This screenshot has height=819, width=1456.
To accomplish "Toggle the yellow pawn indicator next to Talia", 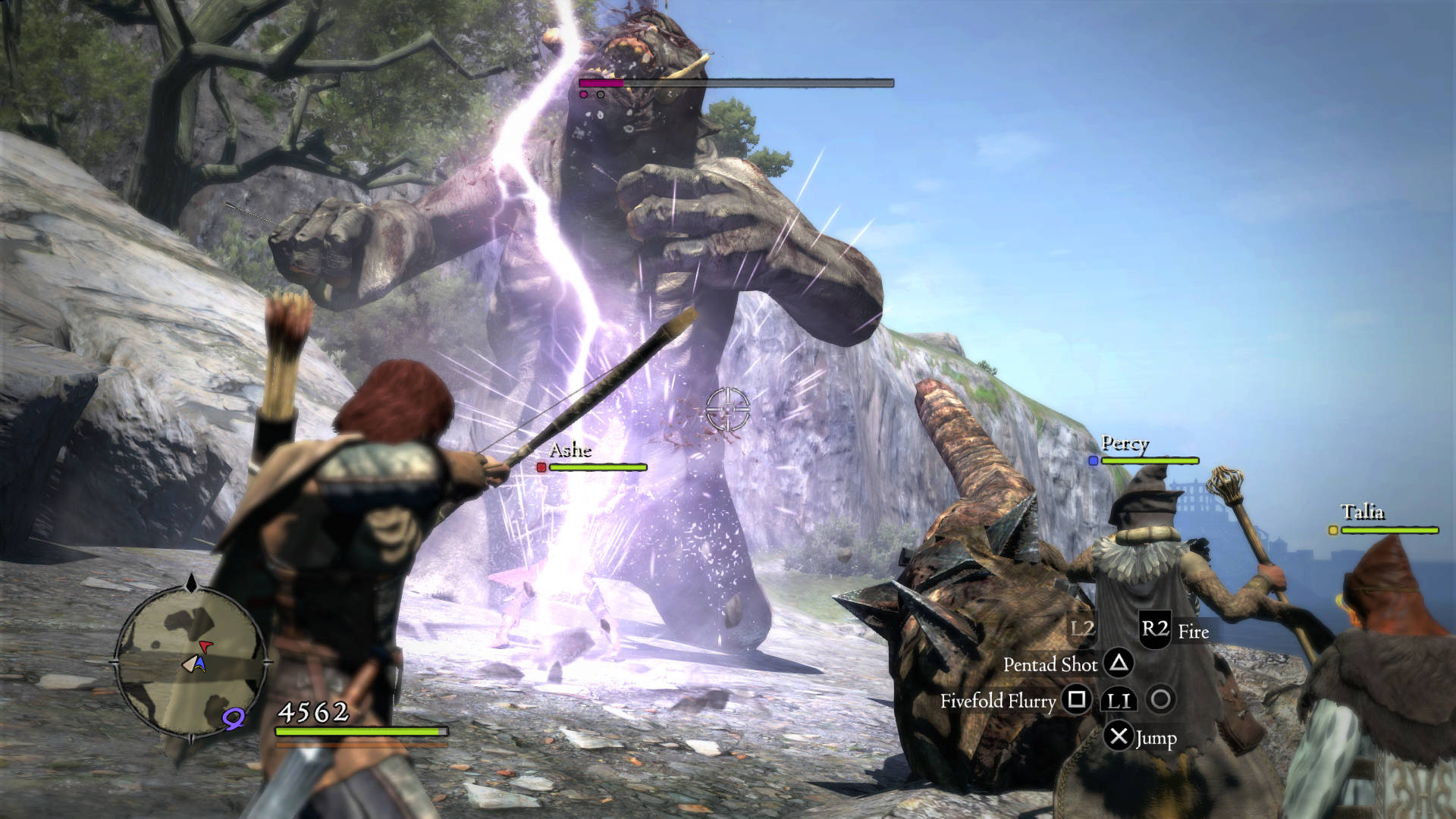I will tap(1332, 531).
